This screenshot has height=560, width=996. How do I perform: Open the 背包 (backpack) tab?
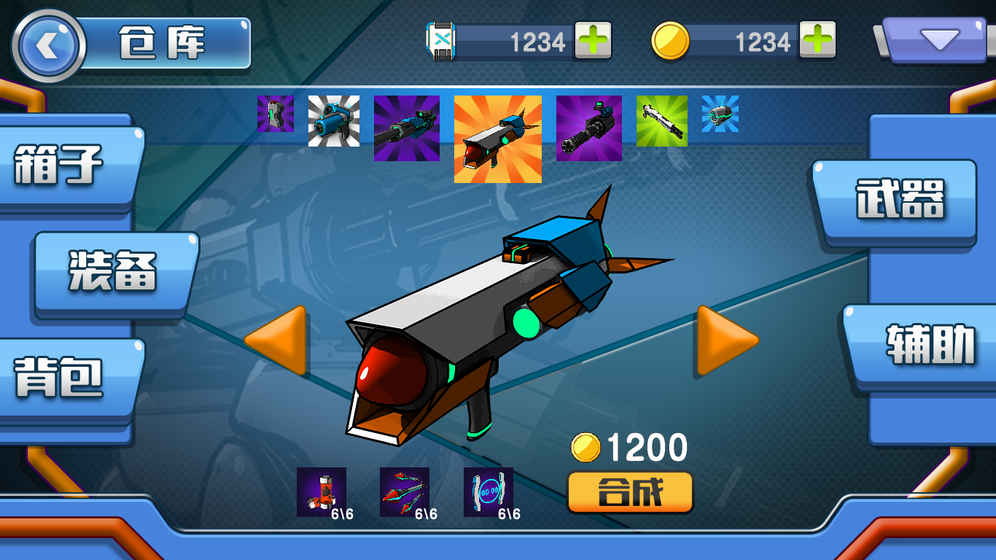(x=60, y=377)
